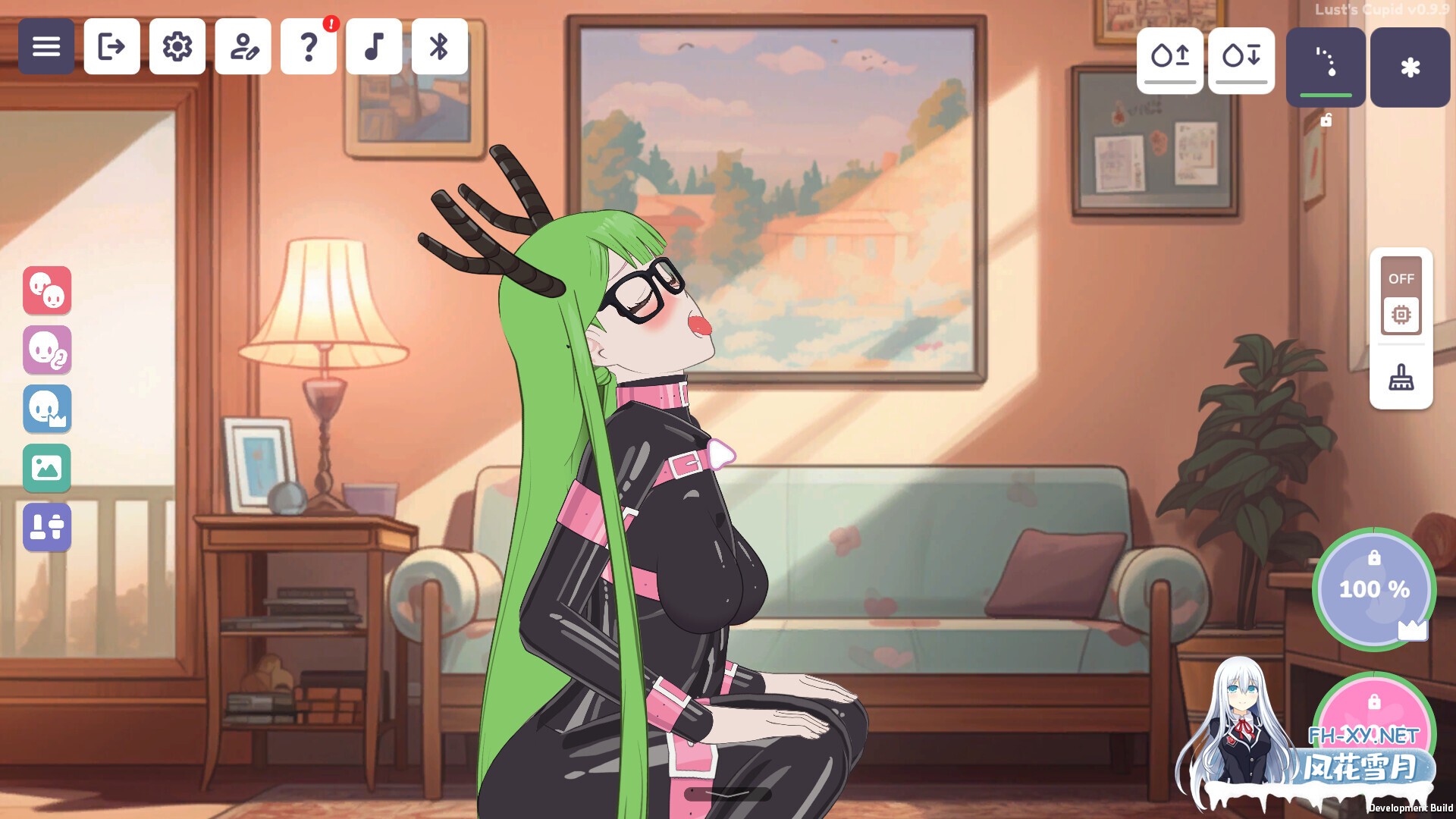
Task: Click the broom cleanup icon
Action: tap(1401, 377)
